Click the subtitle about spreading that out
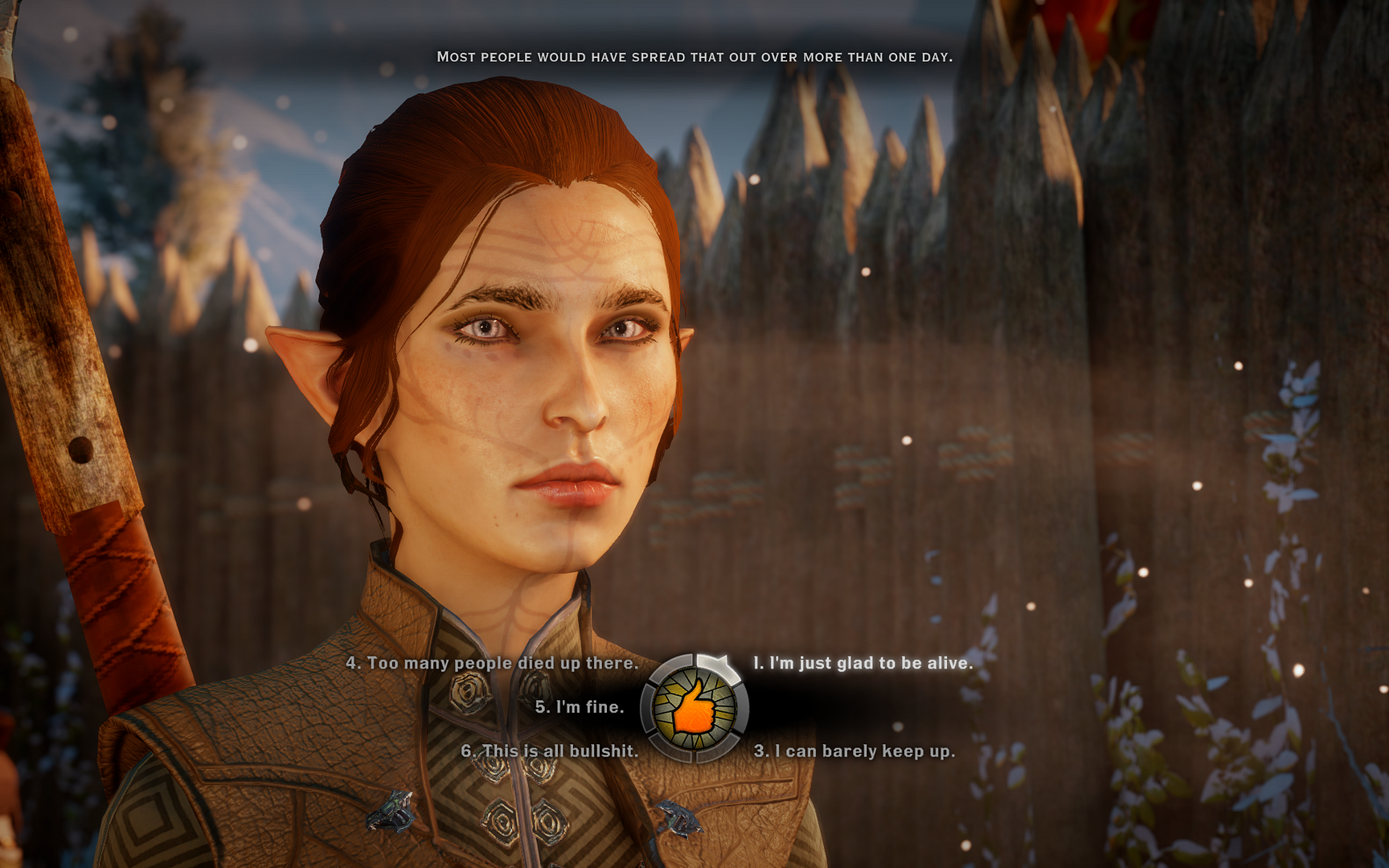The image size is (1389, 868). 694,57
